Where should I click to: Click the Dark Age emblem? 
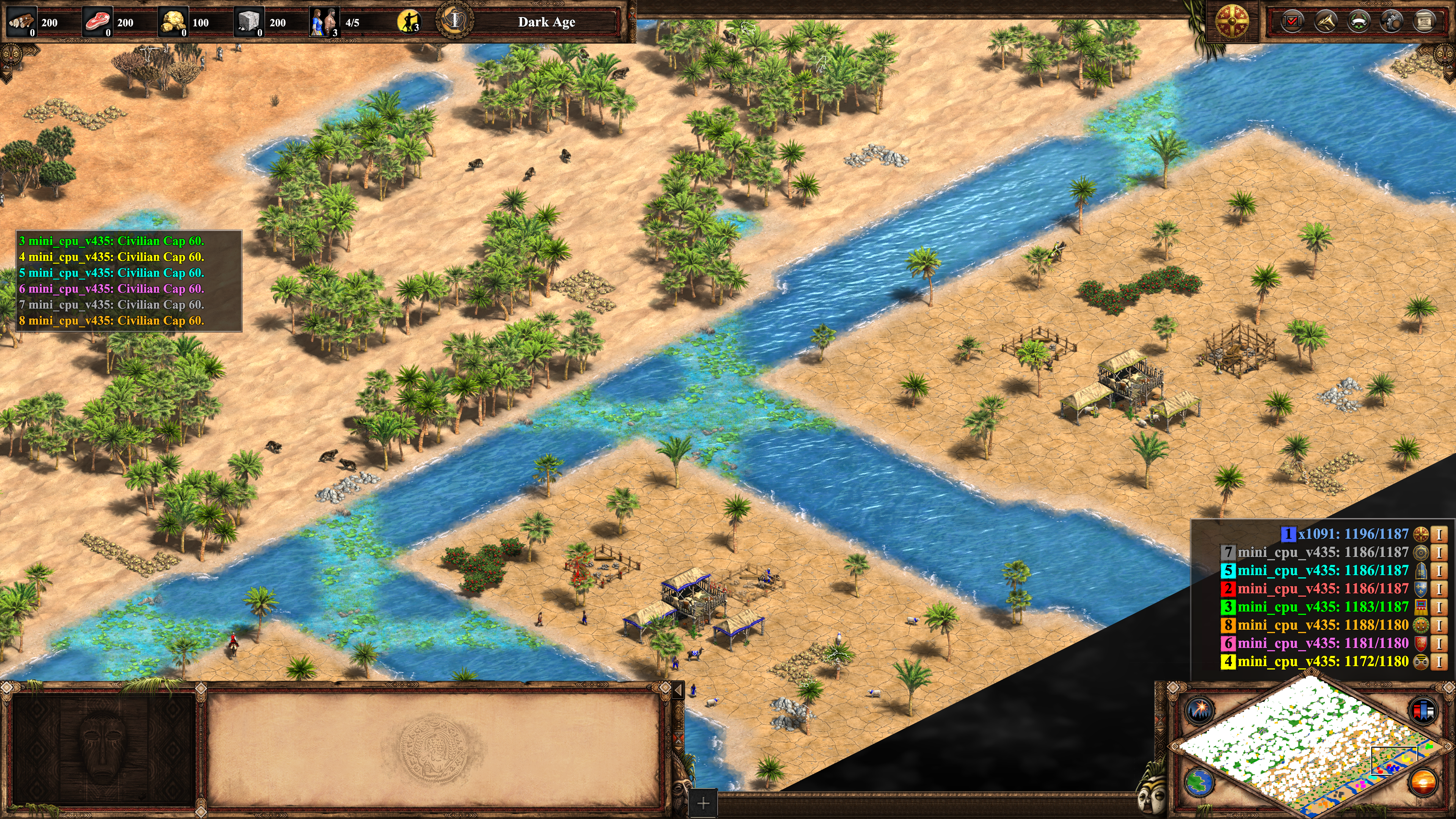pos(455,21)
